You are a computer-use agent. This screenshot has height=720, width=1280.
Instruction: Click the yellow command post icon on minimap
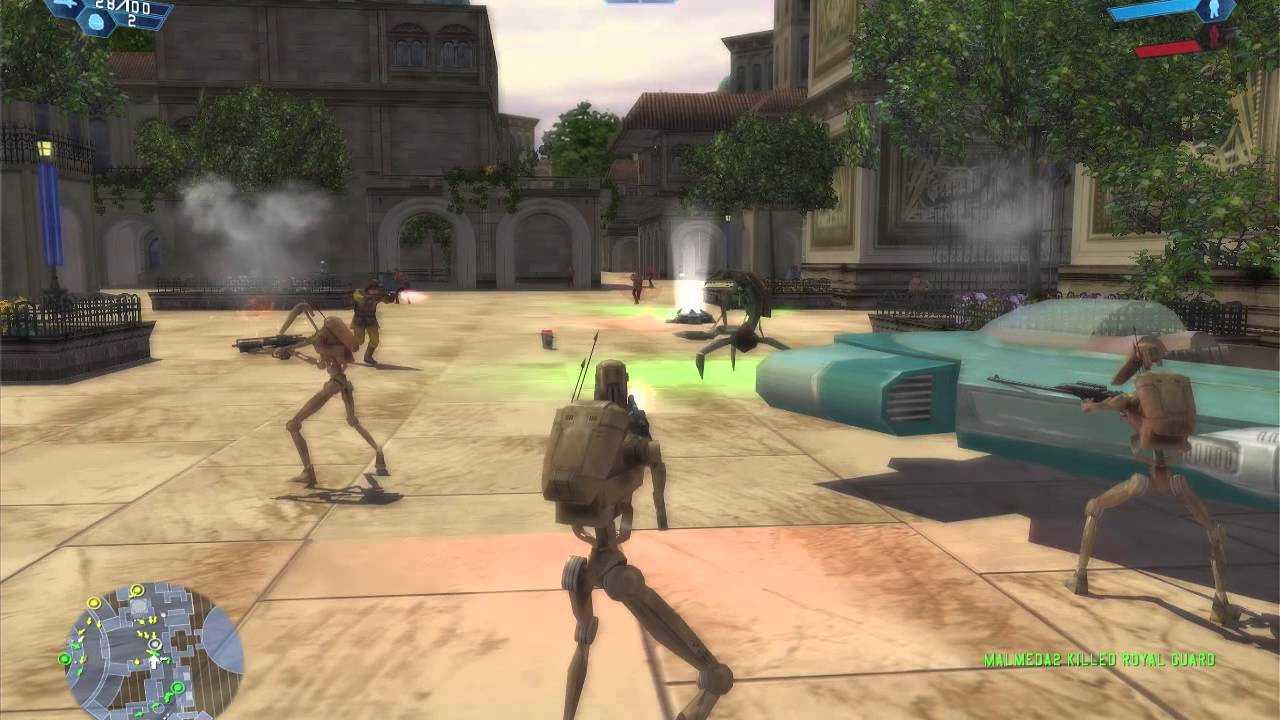pyautogui.click(x=136, y=590)
